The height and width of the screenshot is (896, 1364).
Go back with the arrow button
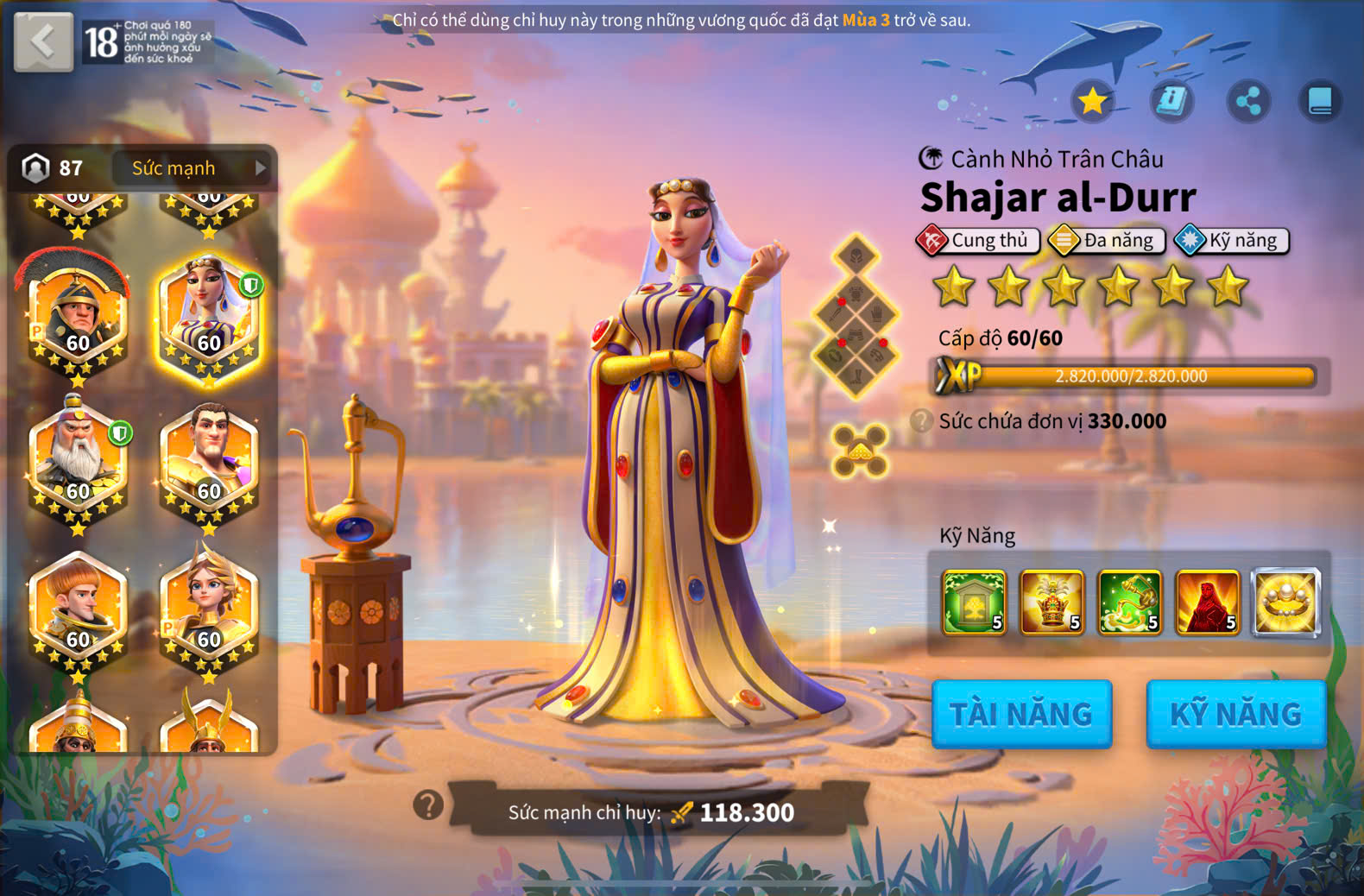pos(43,41)
